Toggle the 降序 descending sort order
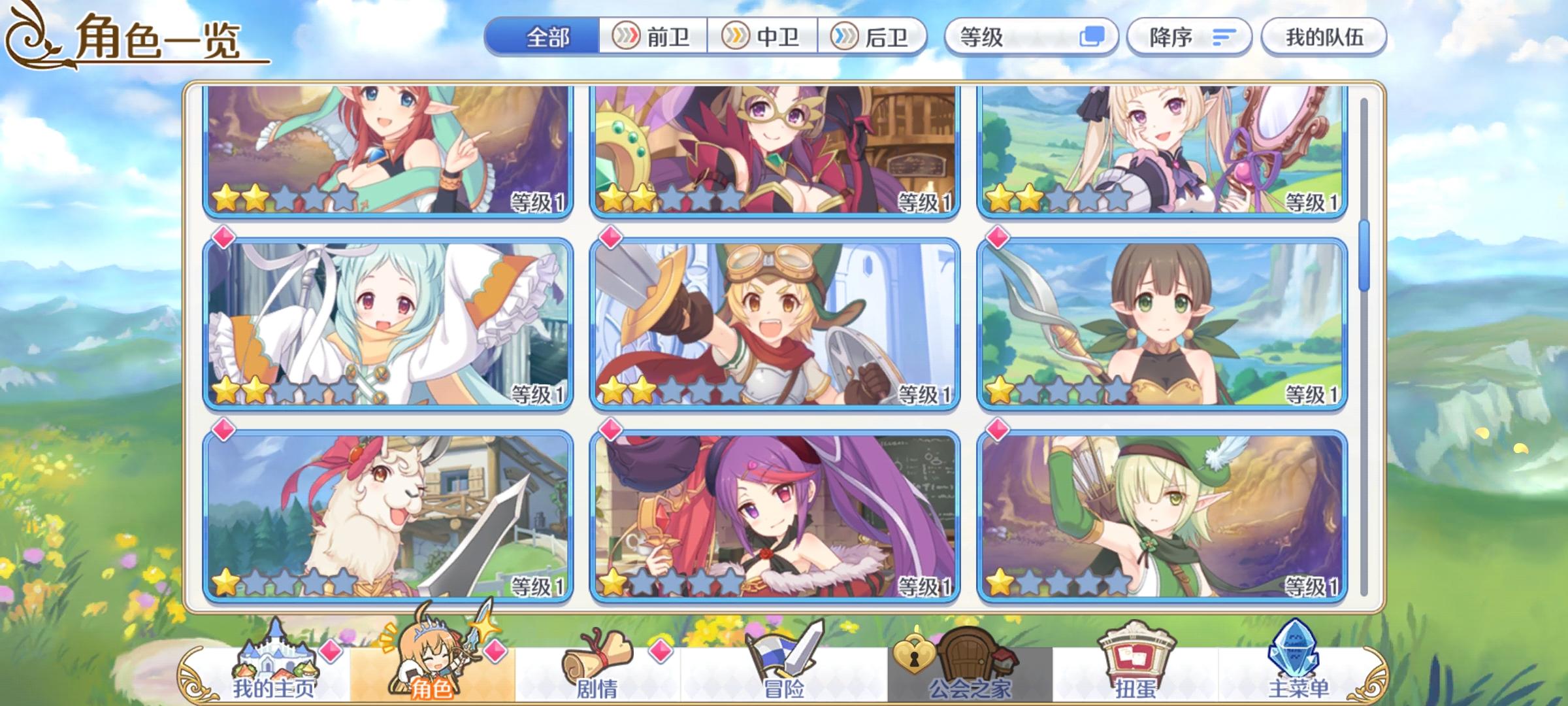This screenshot has height=706, width=1568. [x=1190, y=37]
